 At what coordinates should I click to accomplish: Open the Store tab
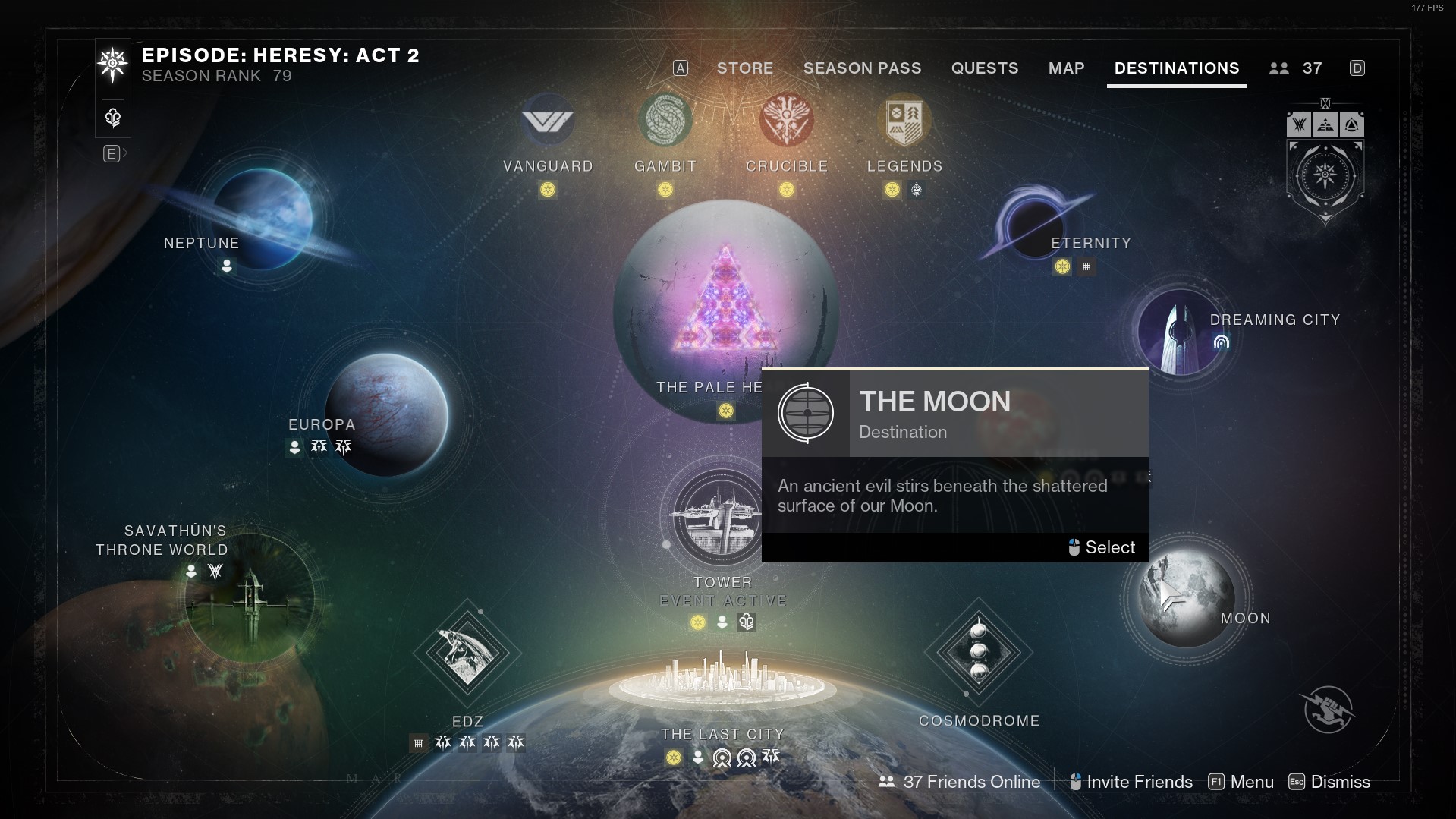pyautogui.click(x=744, y=68)
